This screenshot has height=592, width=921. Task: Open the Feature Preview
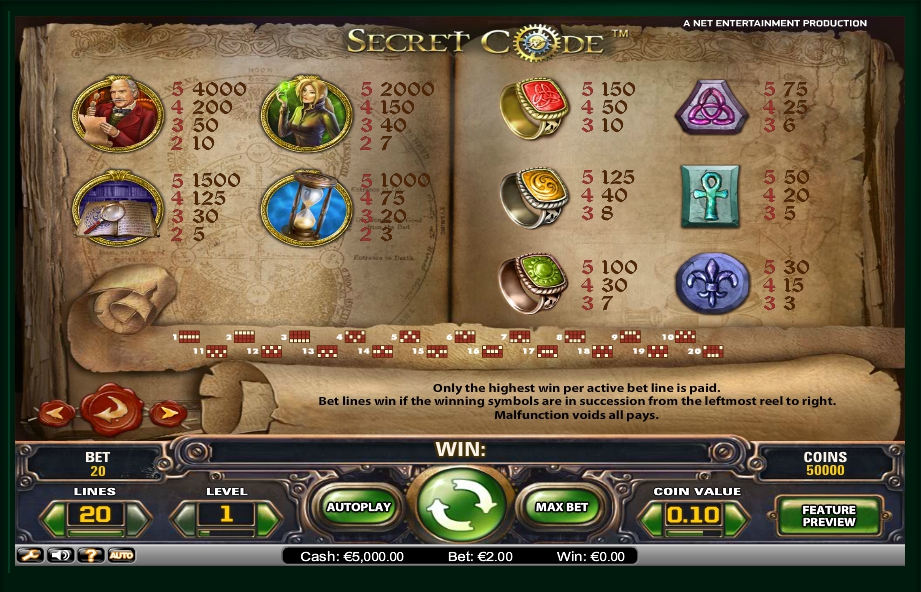829,515
